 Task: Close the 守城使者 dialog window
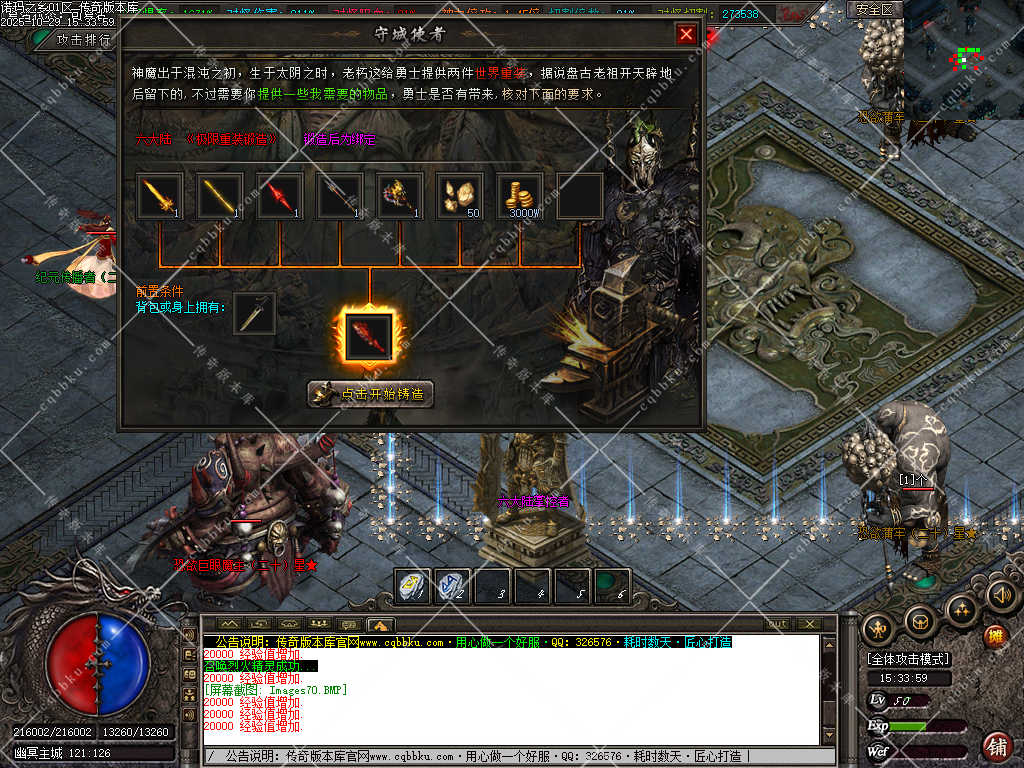click(x=686, y=35)
